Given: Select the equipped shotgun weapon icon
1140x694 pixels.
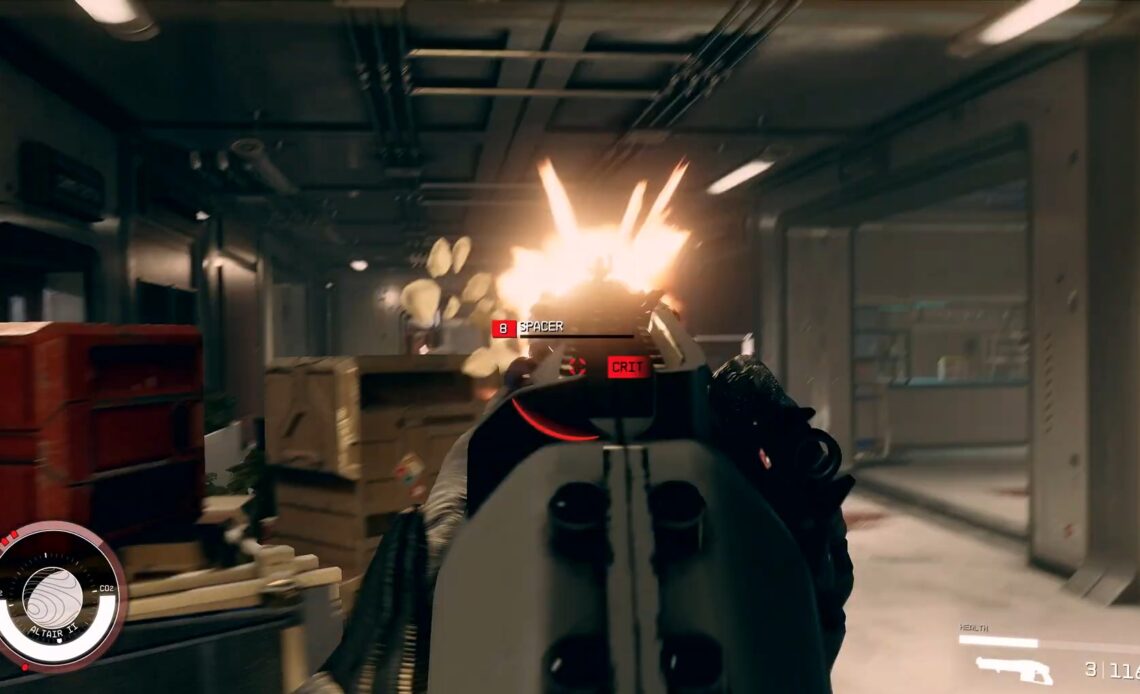Looking at the screenshot, I should 1014,670.
